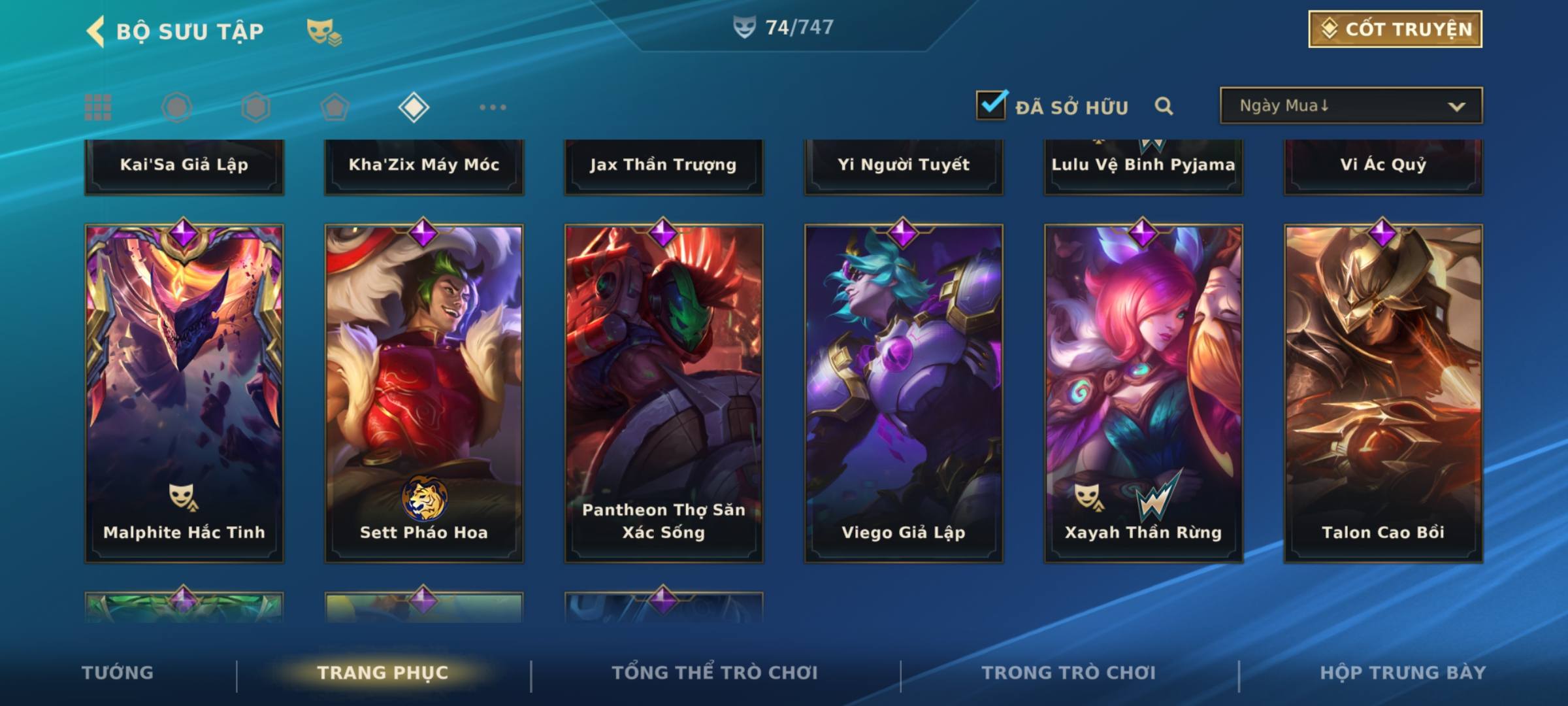Select the Sett Pháo Hoa skin card
Image resolution: width=1568 pixels, height=706 pixels.
424,392
